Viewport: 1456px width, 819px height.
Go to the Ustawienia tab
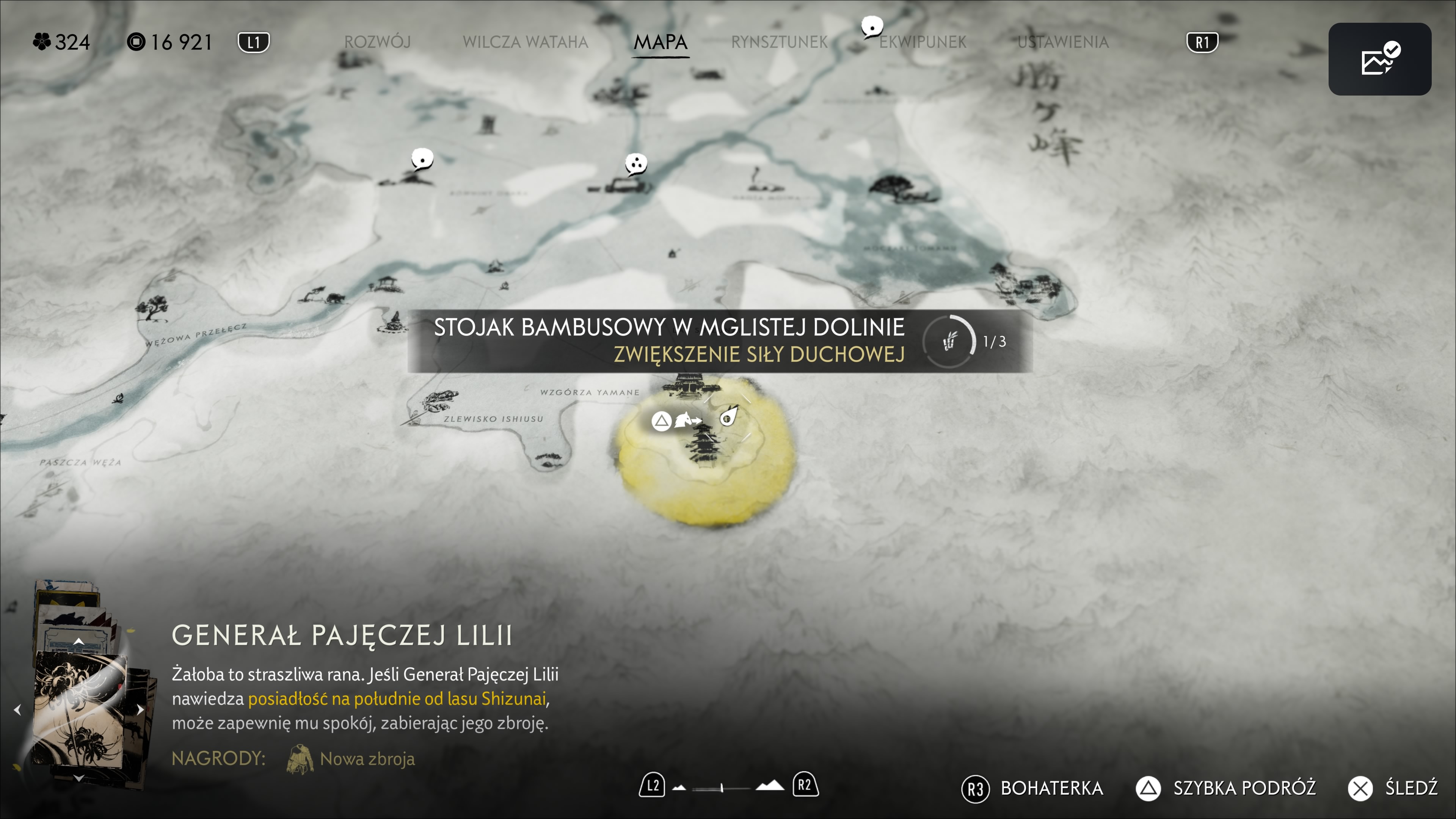pos(1062,42)
